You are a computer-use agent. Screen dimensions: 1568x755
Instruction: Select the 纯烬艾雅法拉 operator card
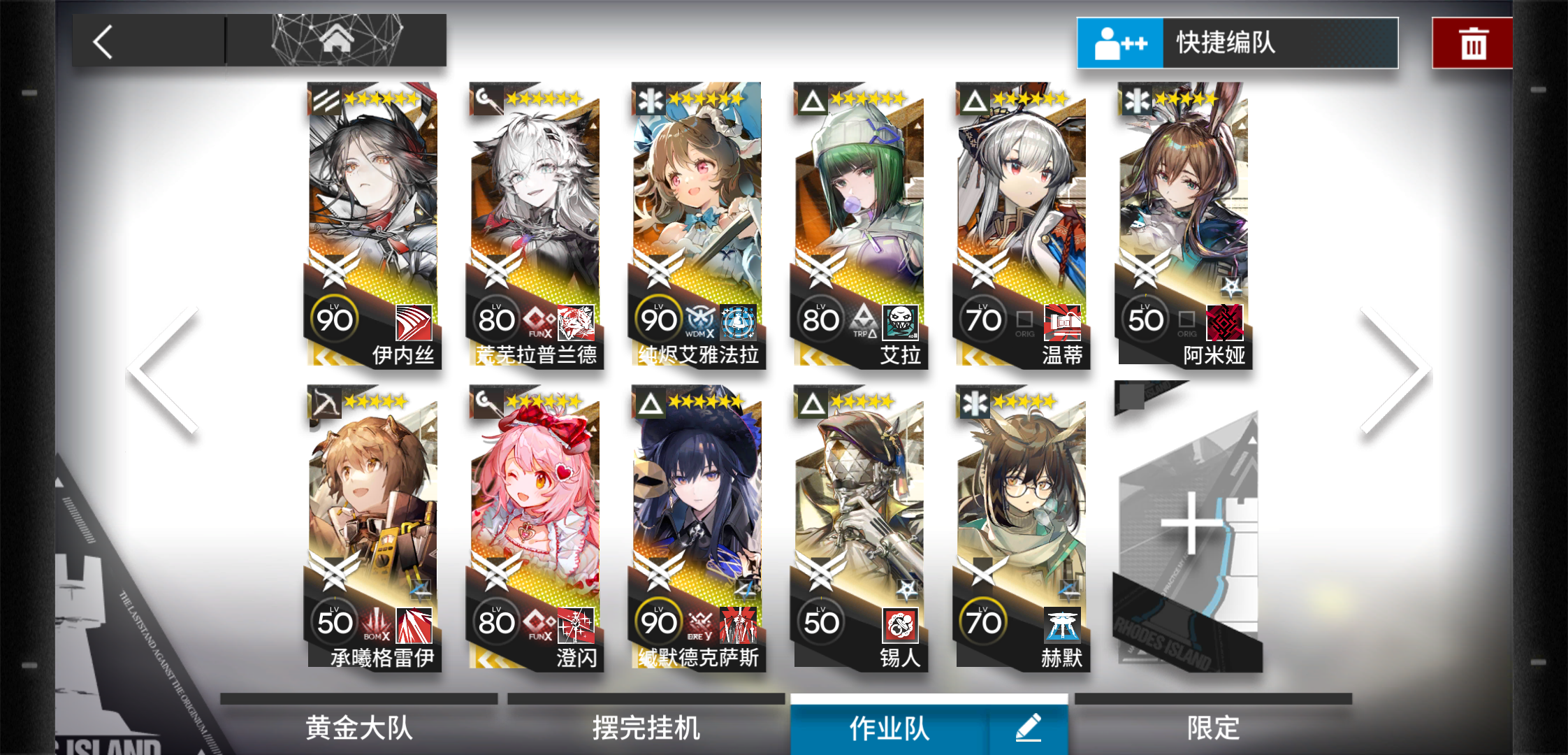(x=697, y=225)
